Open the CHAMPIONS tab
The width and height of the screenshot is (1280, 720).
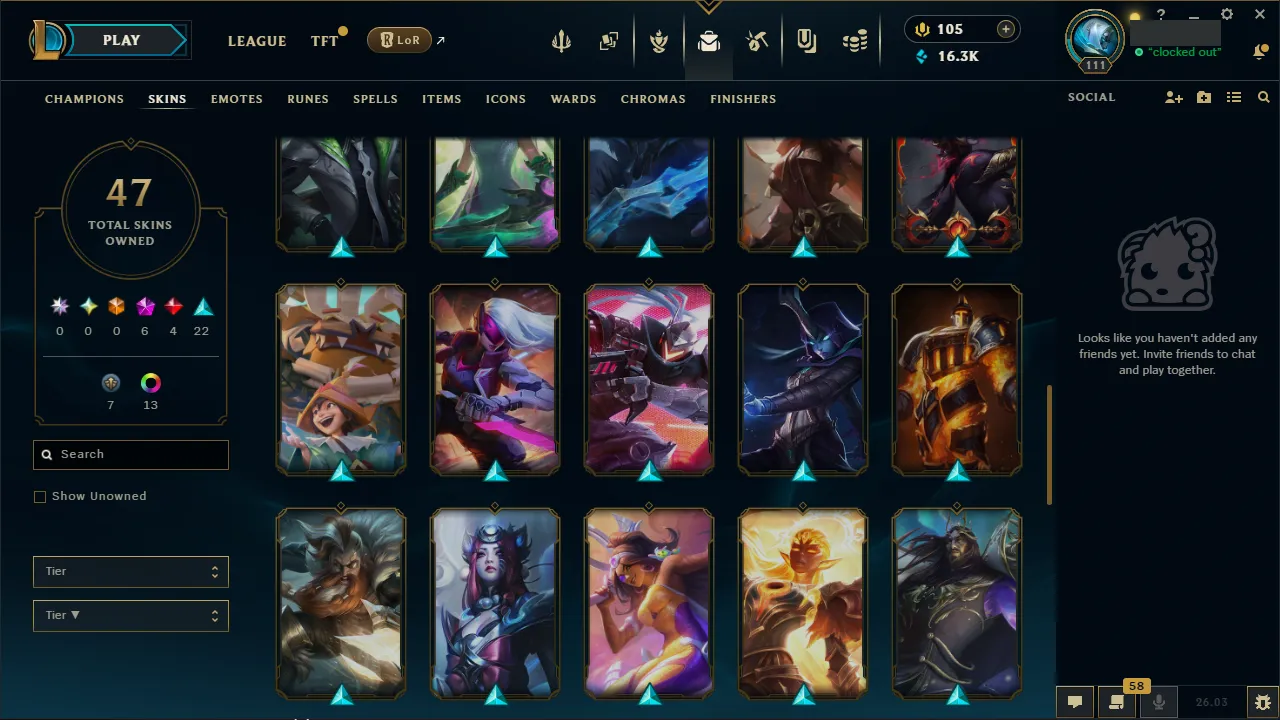tap(84, 99)
